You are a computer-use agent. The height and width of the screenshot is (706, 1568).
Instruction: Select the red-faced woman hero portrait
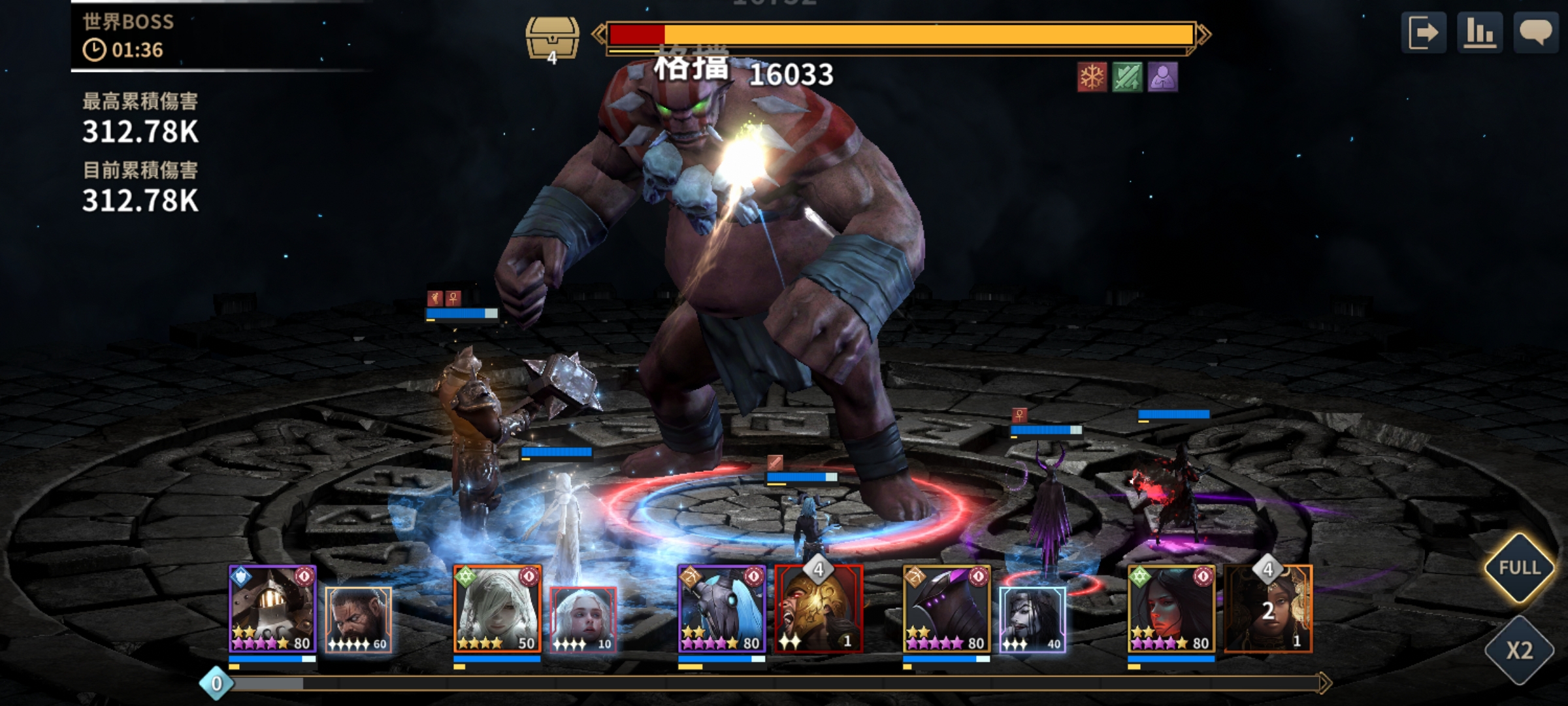[1171, 609]
